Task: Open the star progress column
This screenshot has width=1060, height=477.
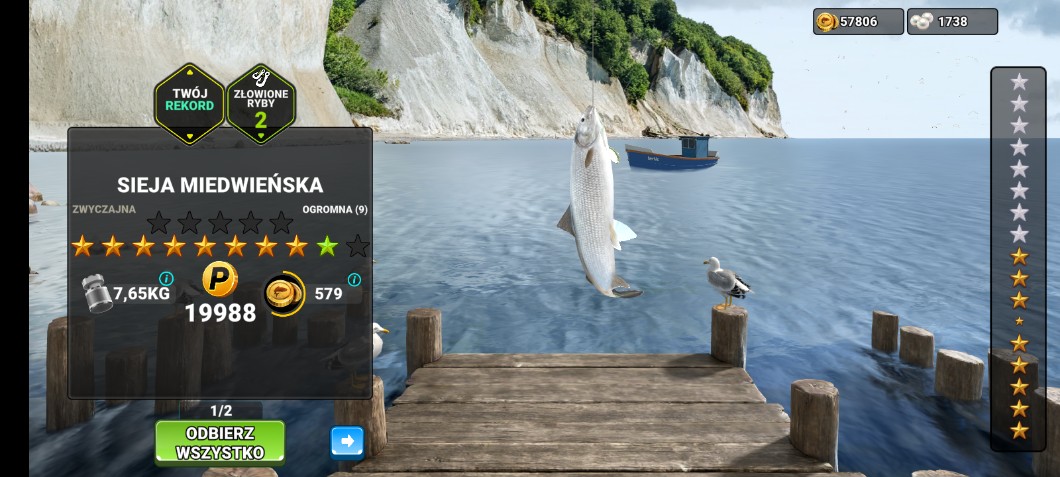Action: pos(1018,258)
